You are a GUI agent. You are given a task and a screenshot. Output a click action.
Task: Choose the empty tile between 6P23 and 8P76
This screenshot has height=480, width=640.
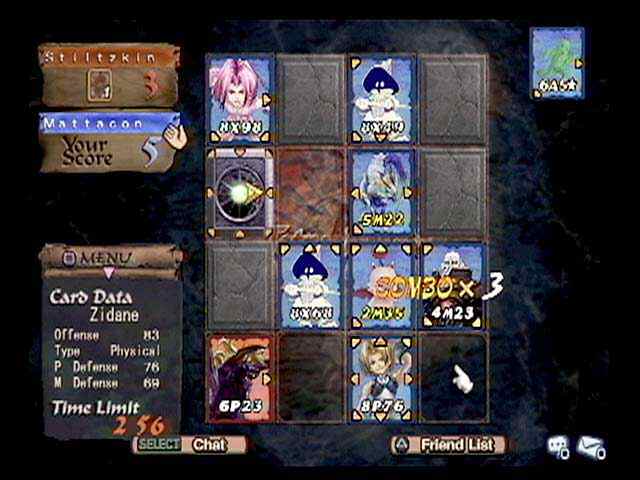[x=311, y=378]
